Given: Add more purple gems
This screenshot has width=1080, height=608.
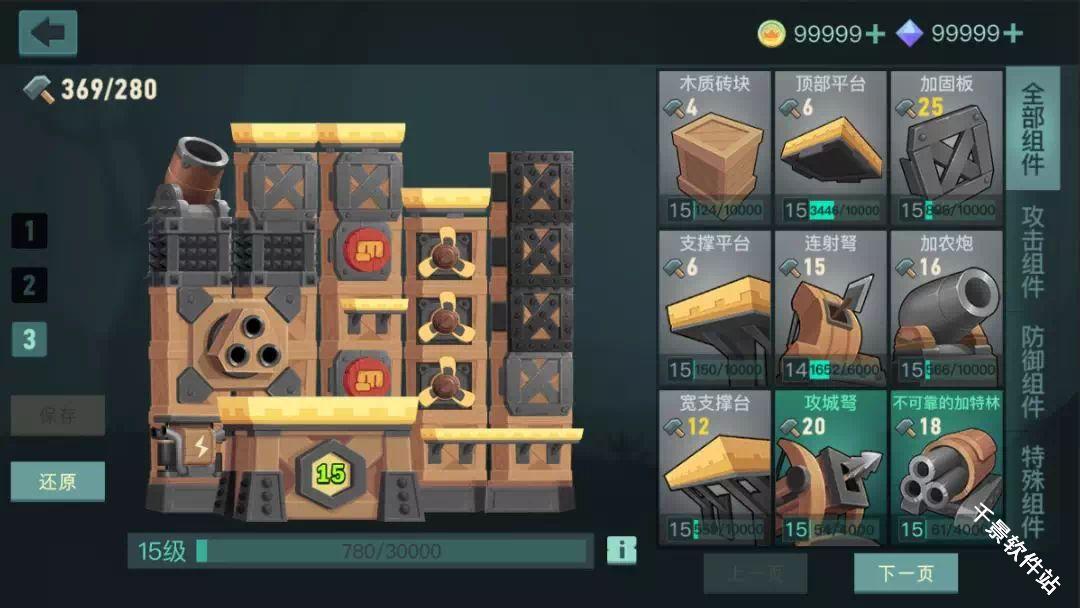Looking at the screenshot, I should [x=1012, y=34].
